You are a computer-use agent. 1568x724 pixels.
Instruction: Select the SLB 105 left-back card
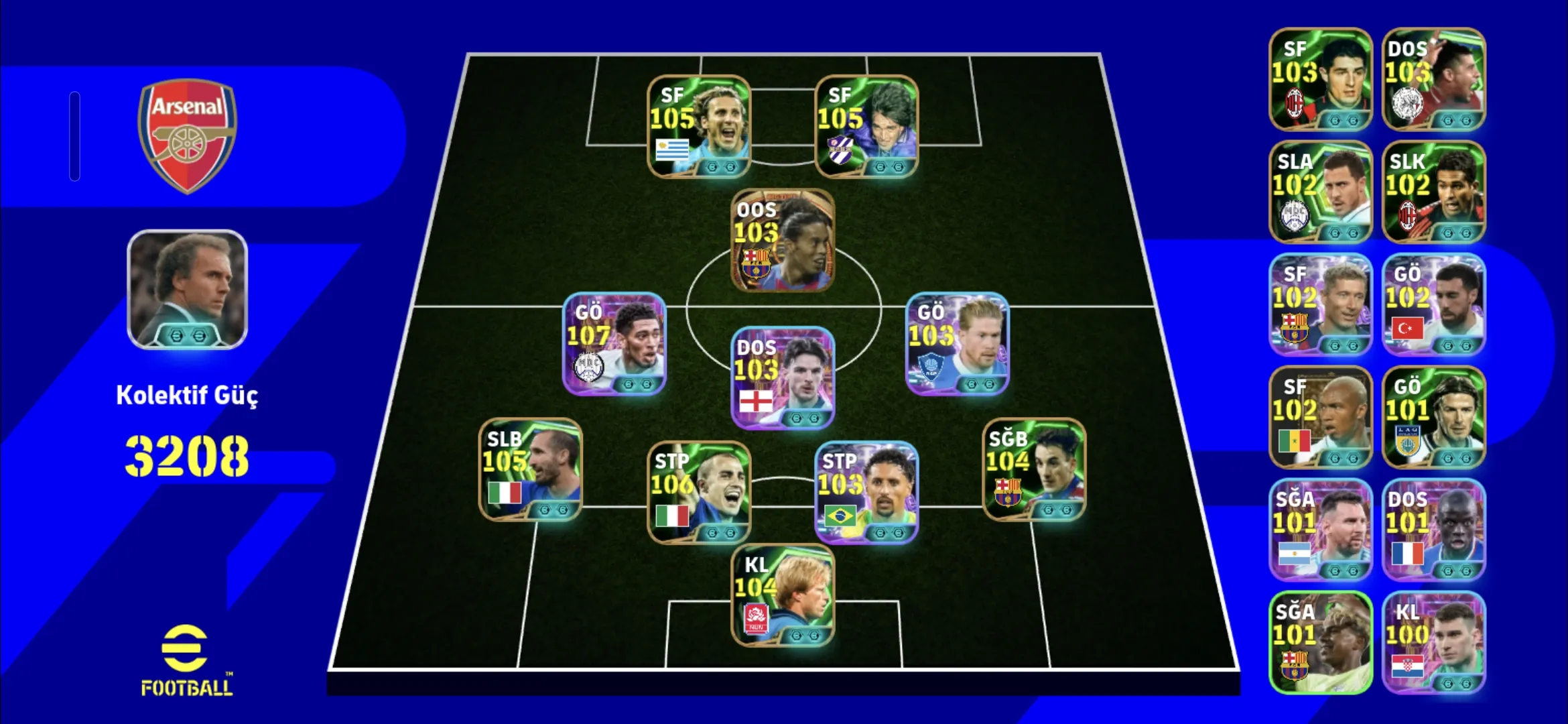click(531, 469)
